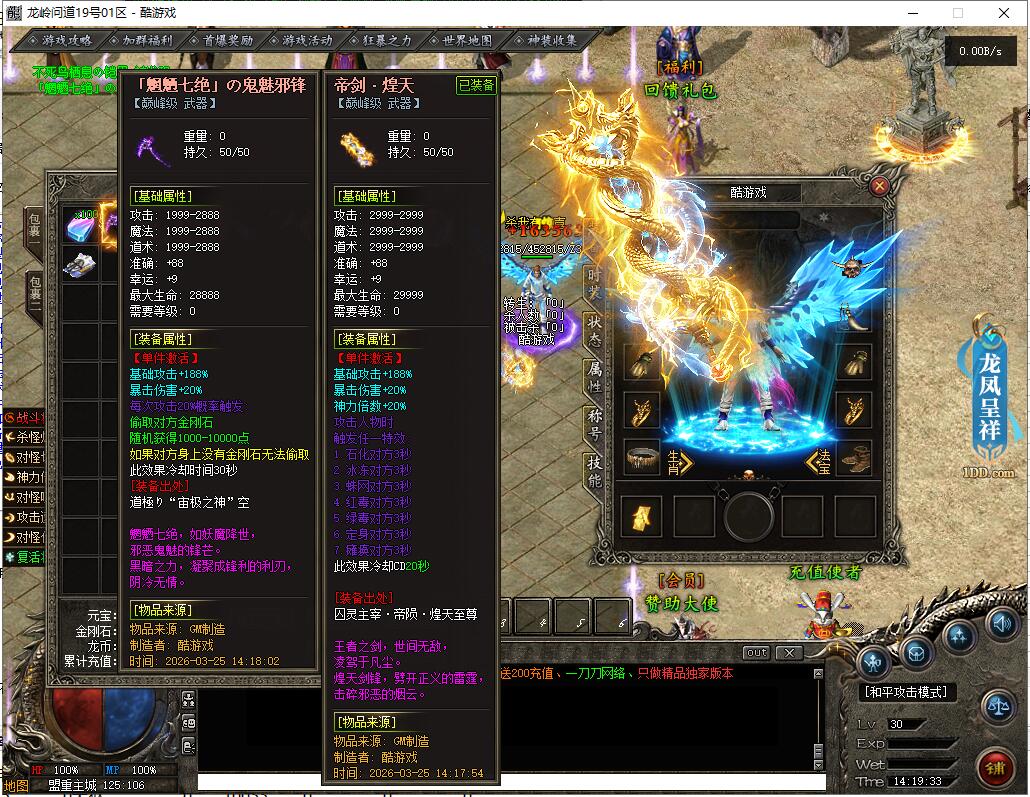Select the horned skull helmet slot
Image resolution: width=1030 pixels, height=797 pixels.
[851, 268]
